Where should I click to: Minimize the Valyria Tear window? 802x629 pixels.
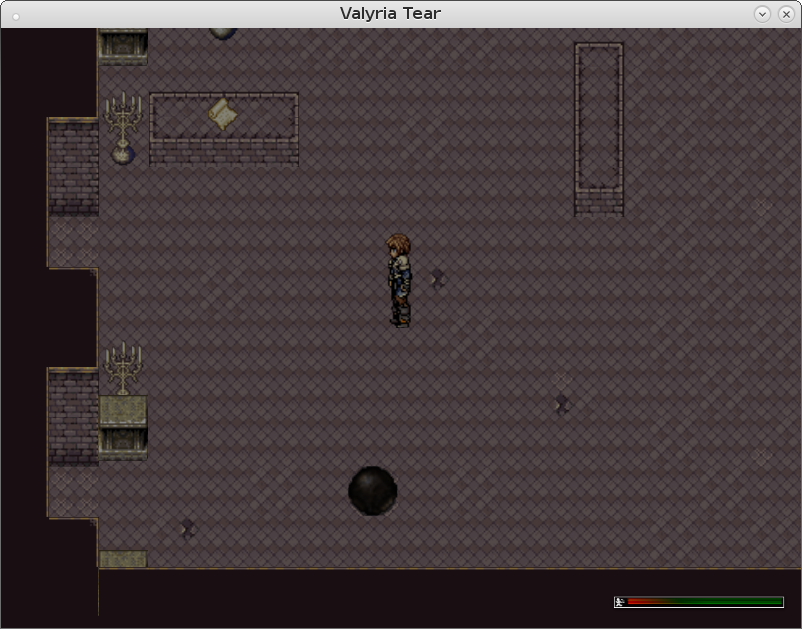click(x=763, y=14)
